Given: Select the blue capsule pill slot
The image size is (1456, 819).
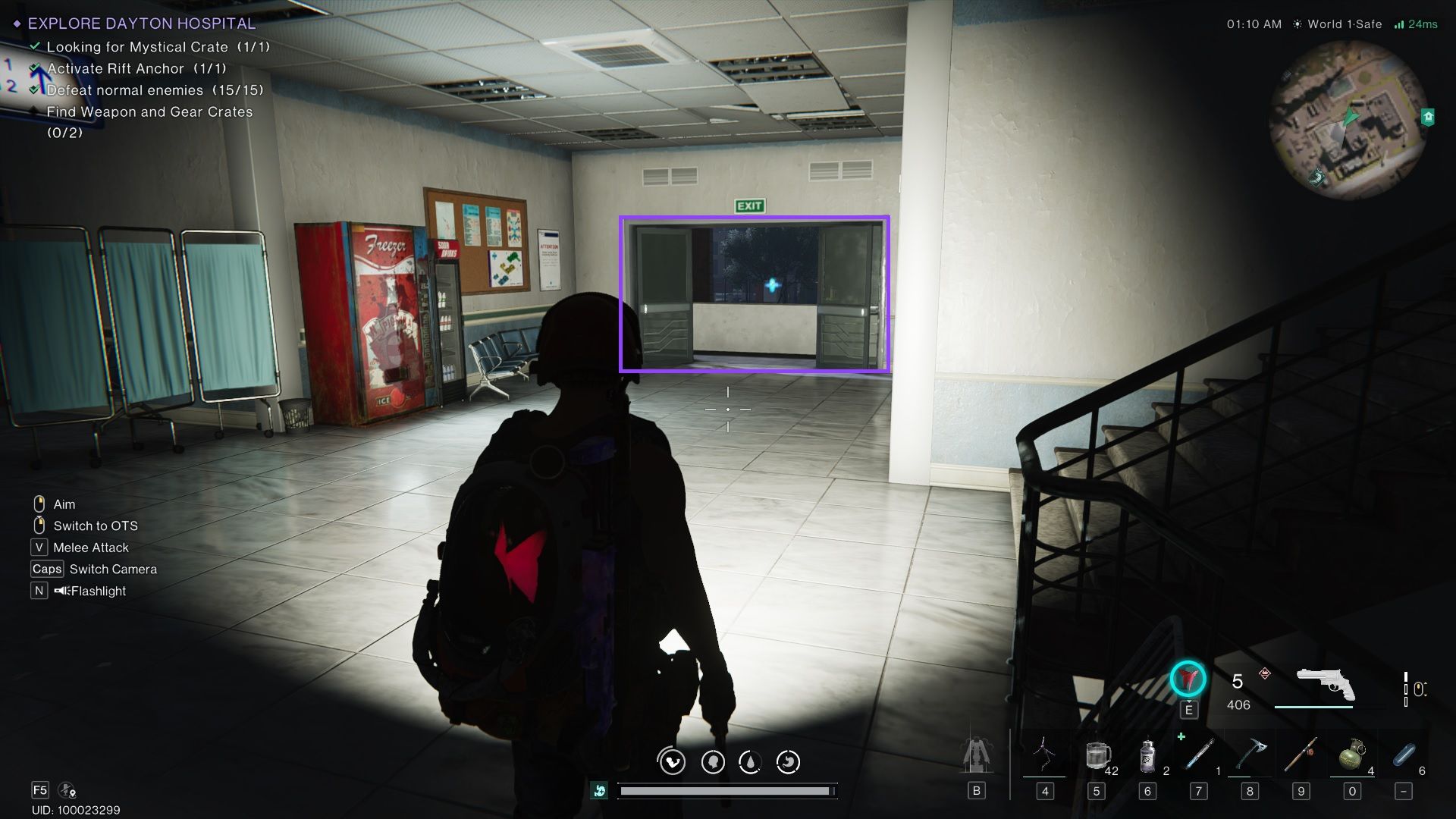Looking at the screenshot, I should click(x=1404, y=756).
